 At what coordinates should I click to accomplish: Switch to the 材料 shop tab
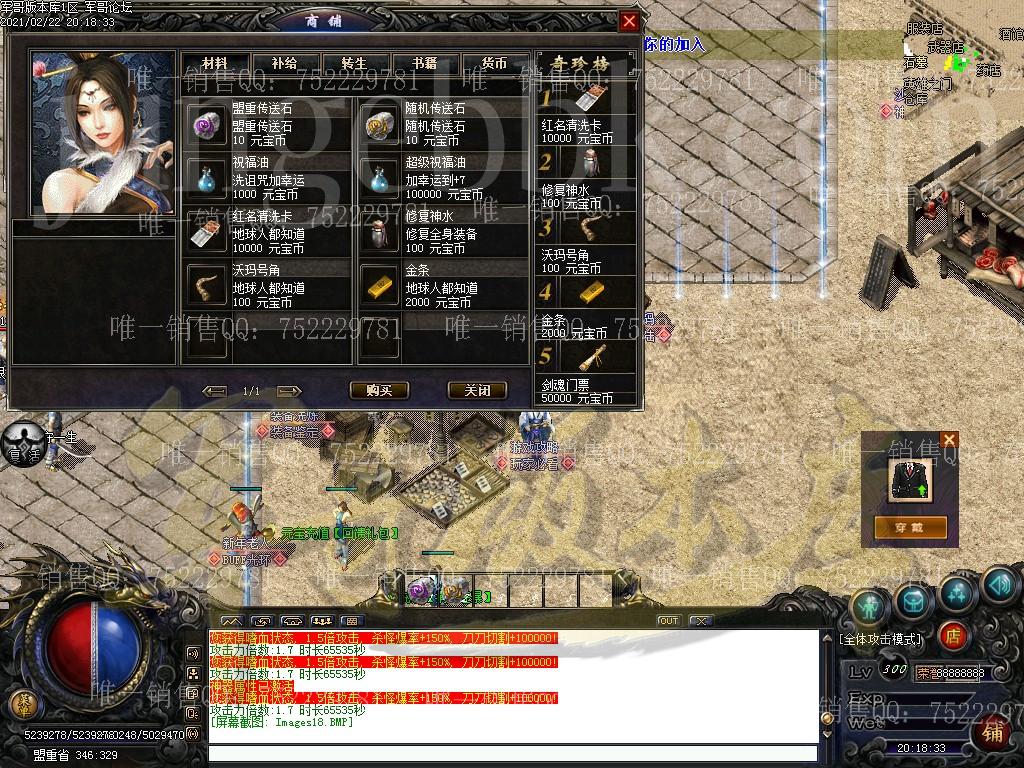tap(215, 63)
